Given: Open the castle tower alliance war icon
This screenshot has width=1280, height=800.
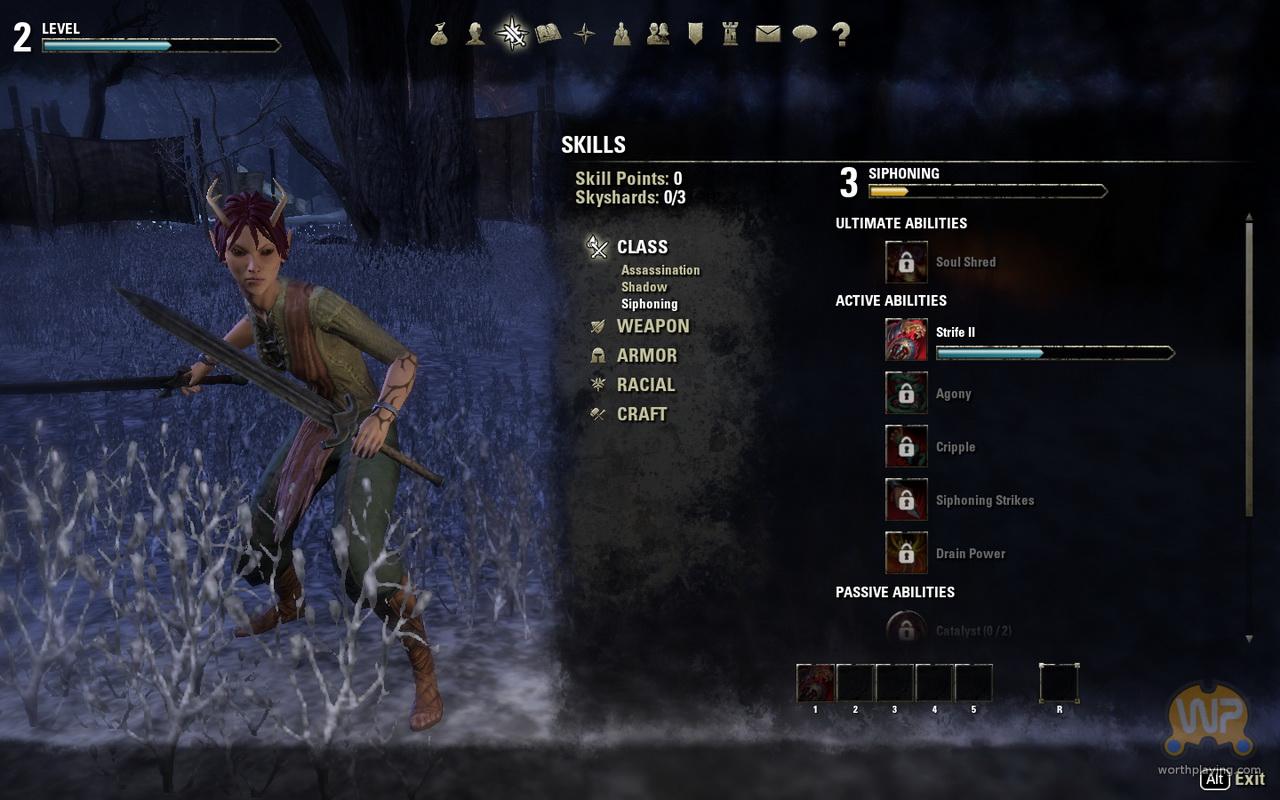Looking at the screenshot, I should 730,34.
